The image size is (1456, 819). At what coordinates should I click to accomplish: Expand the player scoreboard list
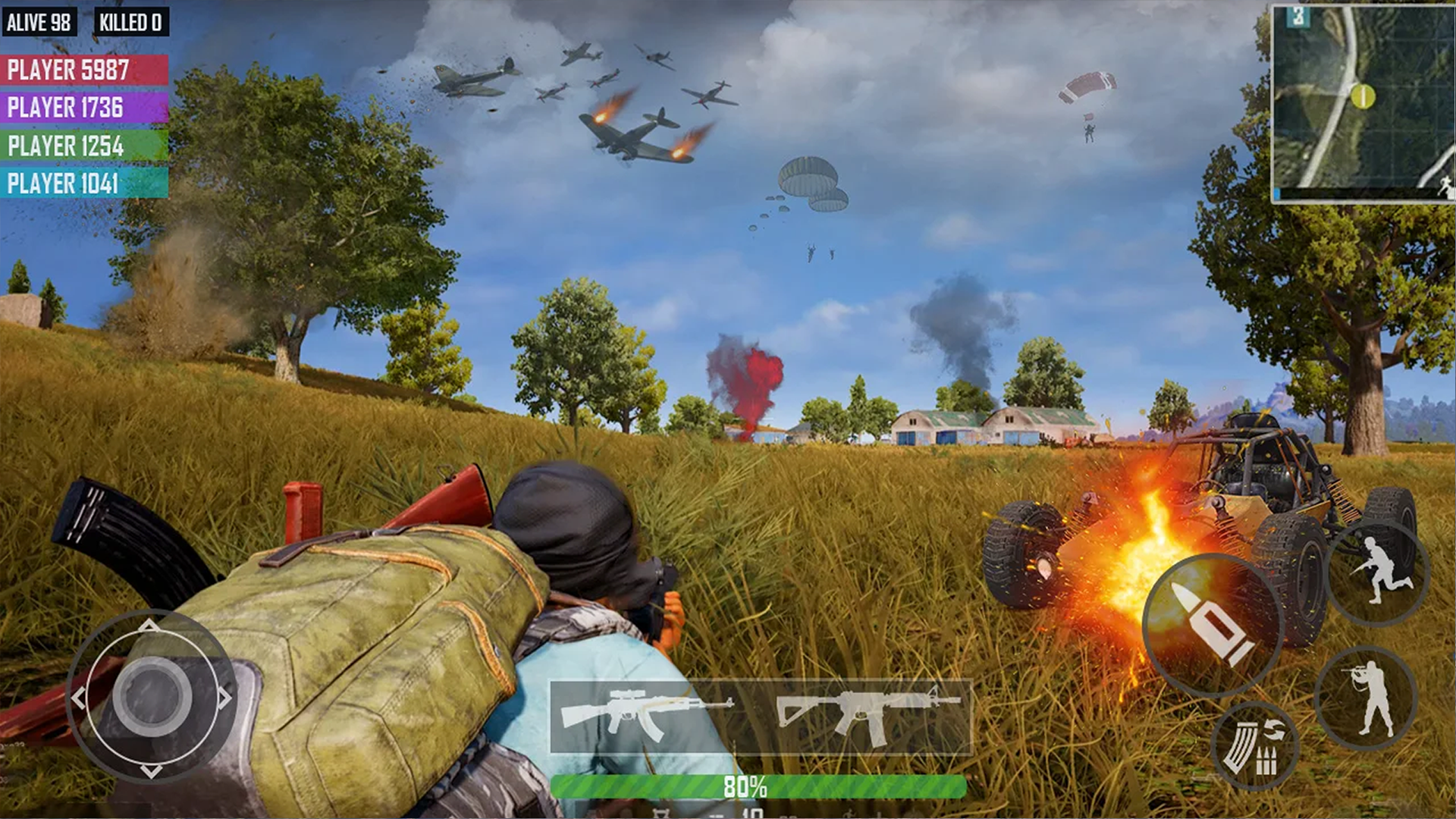coord(72,125)
